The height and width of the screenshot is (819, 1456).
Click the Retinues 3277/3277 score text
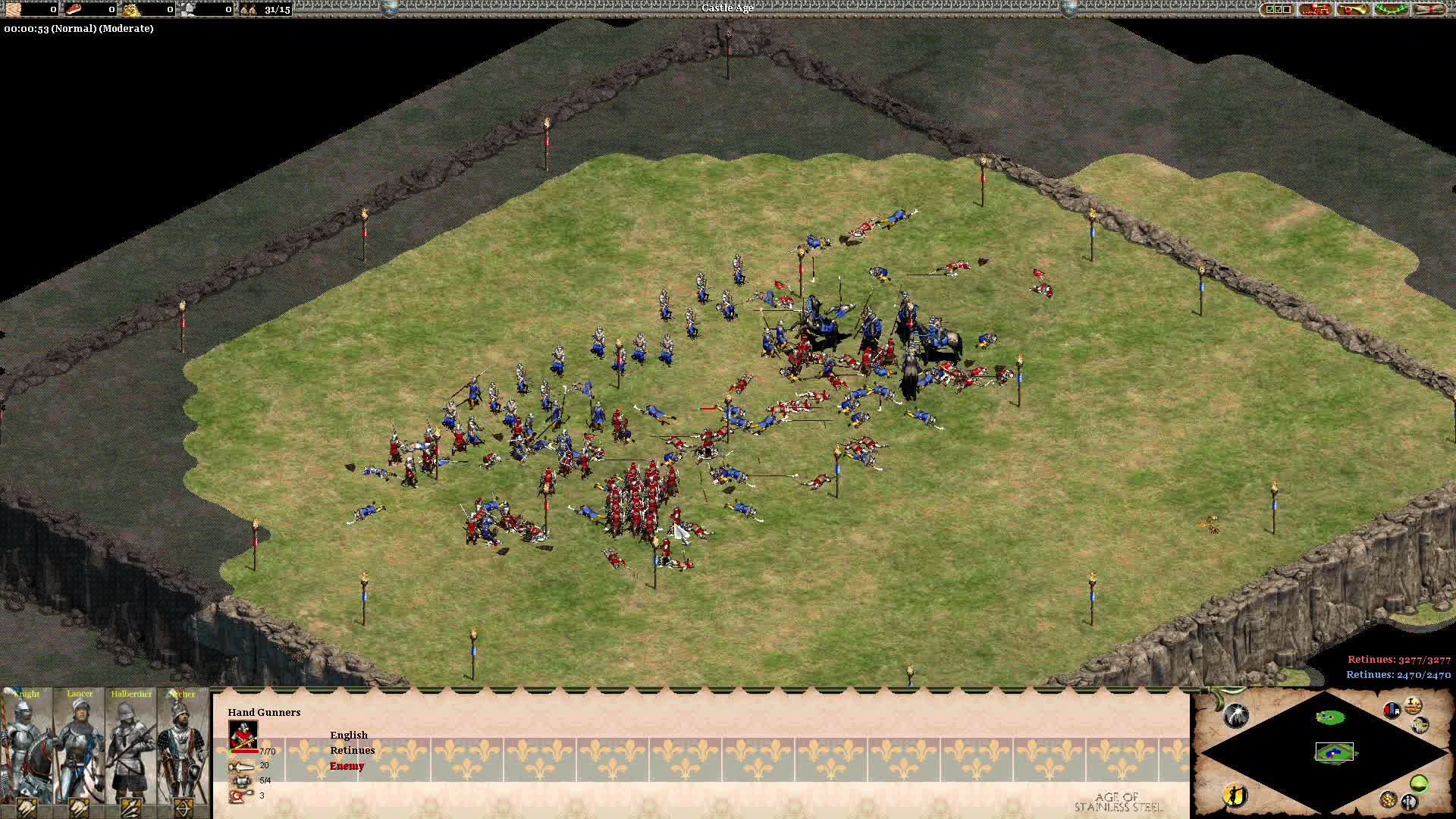[x=1399, y=659]
